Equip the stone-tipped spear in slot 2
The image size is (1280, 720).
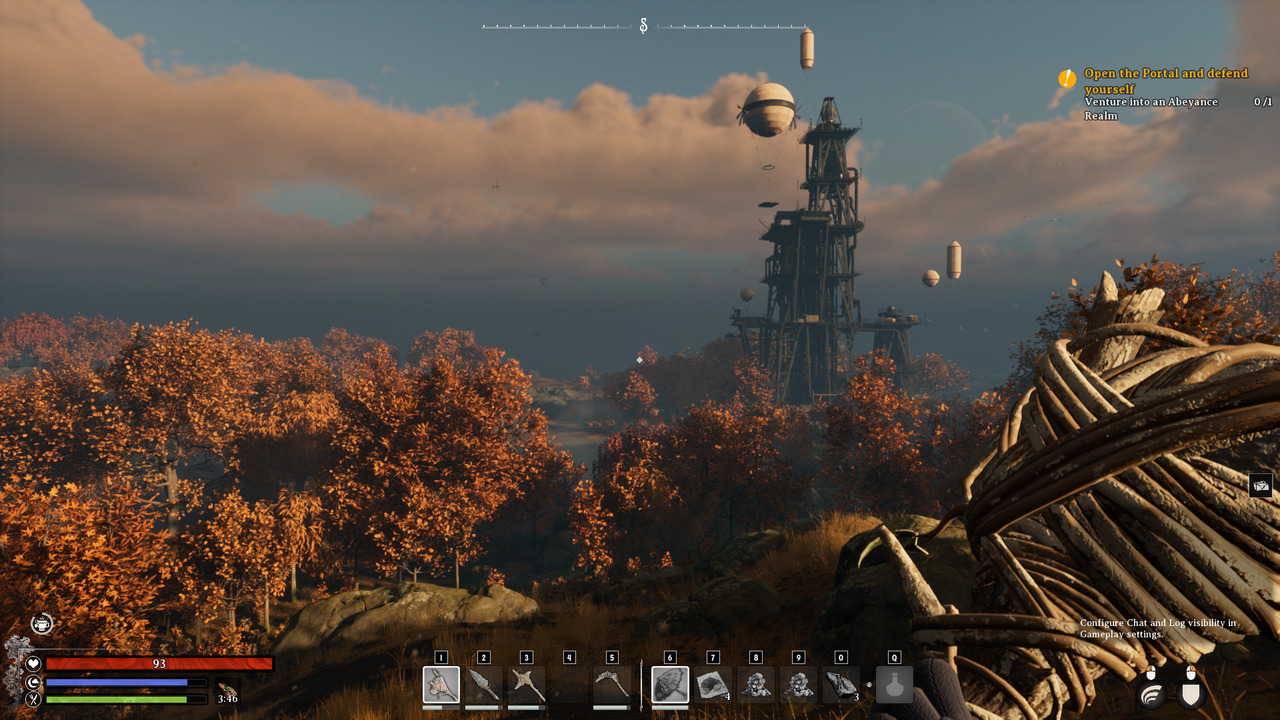484,685
